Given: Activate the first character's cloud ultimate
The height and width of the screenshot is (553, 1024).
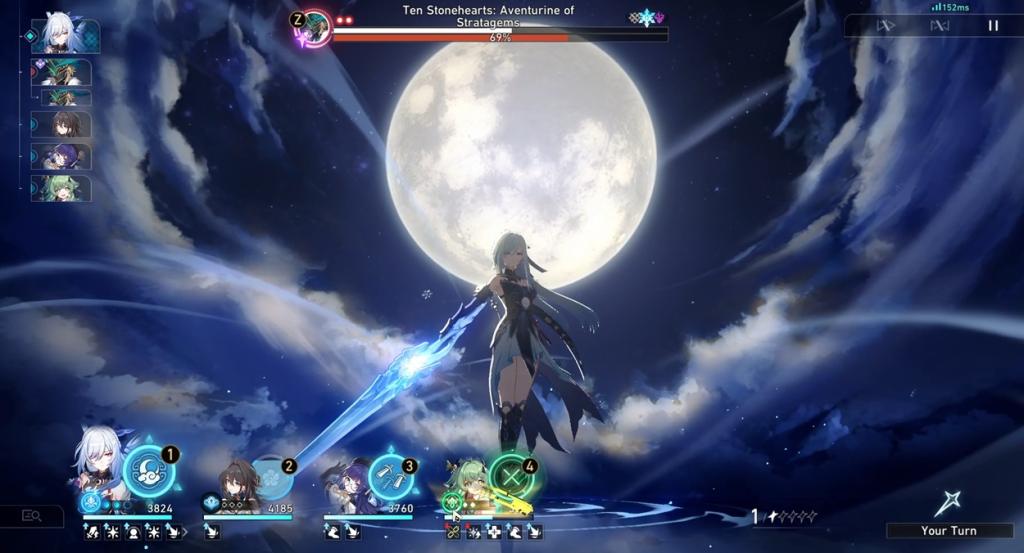Looking at the screenshot, I should (149, 472).
